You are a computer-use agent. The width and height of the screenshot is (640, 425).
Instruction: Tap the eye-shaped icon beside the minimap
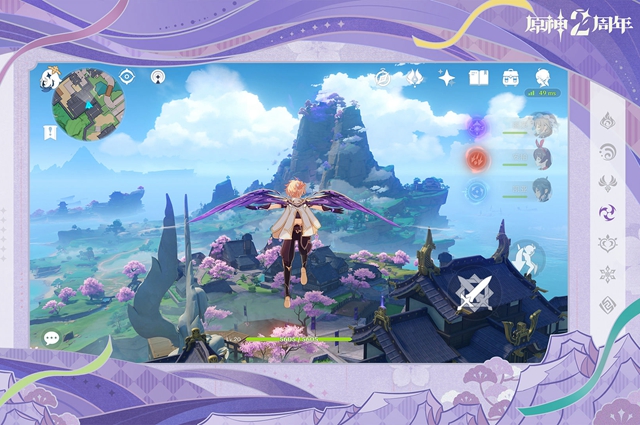click(127, 77)
